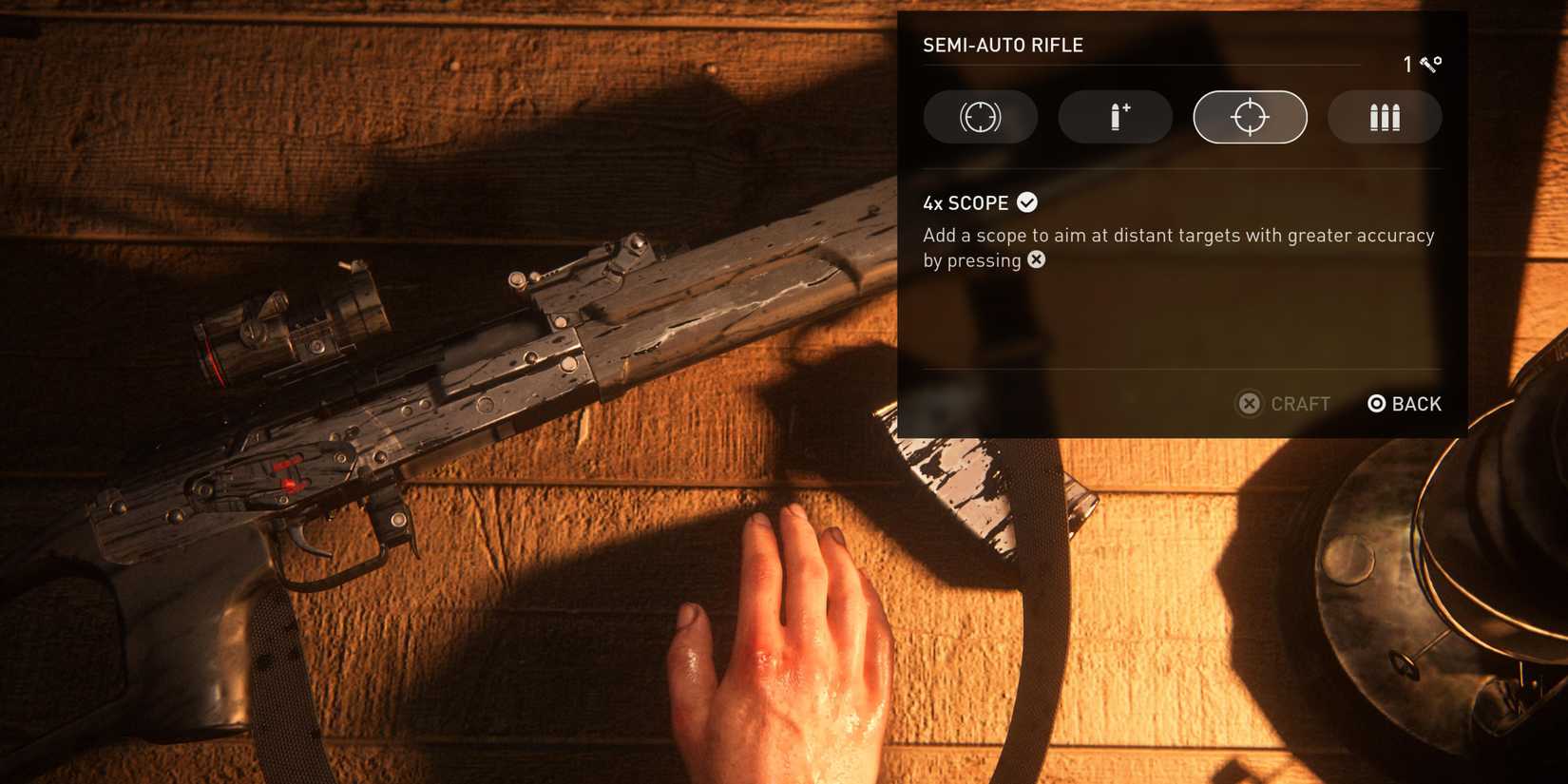Screen dimensions: 1568x784
Task: Toggle selection of the first upgrade category
Action: tap(981, 117)
